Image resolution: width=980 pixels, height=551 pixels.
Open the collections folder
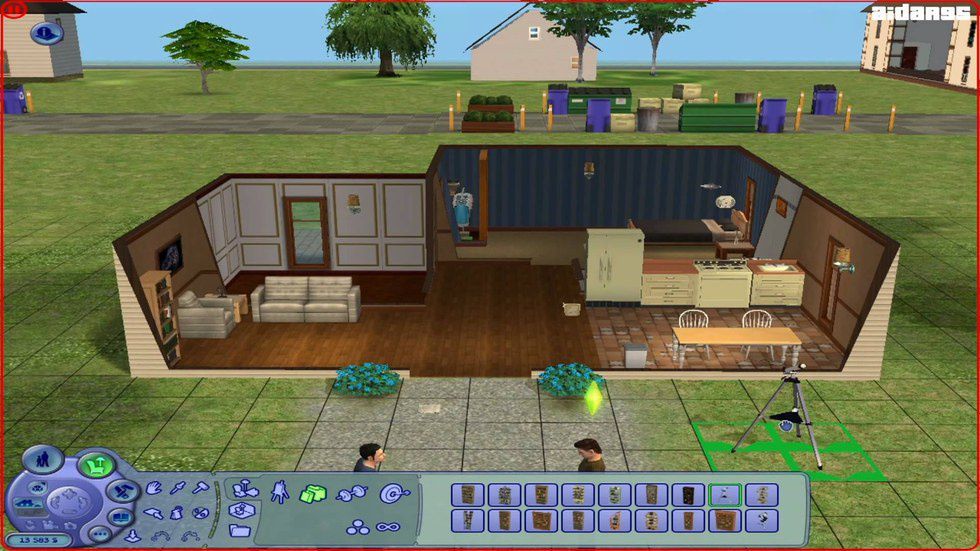(240, 529)
